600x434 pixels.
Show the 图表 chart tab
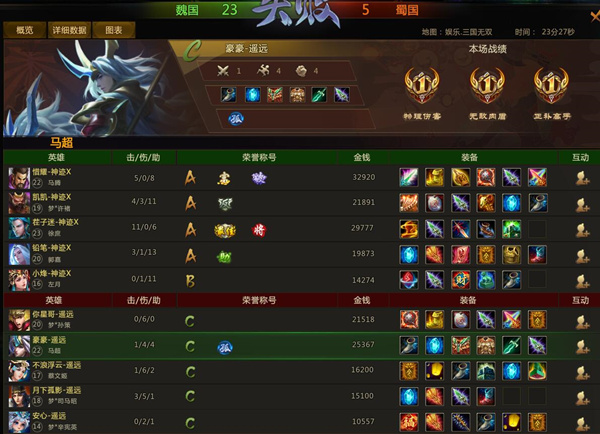113,31
